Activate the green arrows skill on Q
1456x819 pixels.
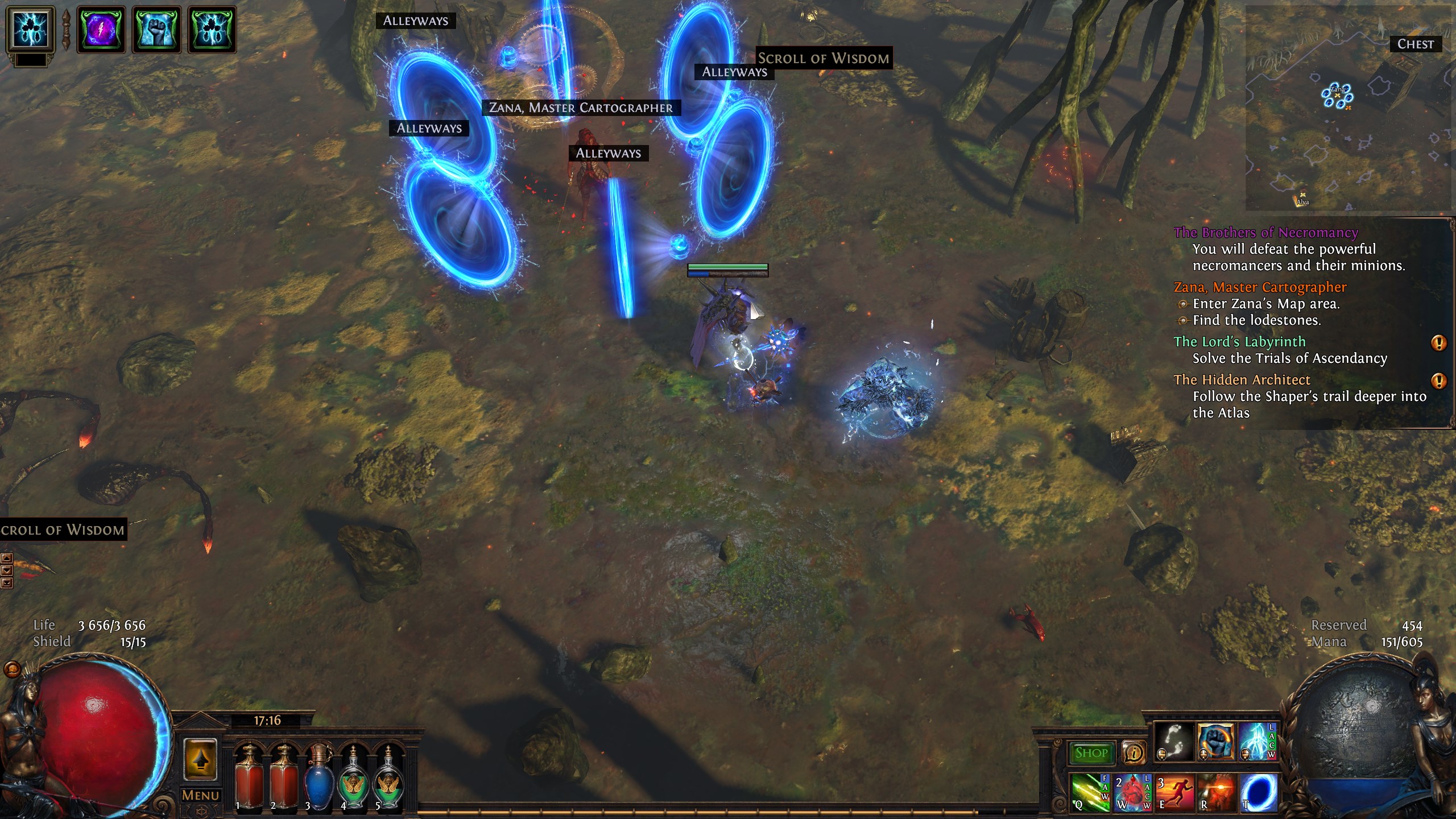1089,792
